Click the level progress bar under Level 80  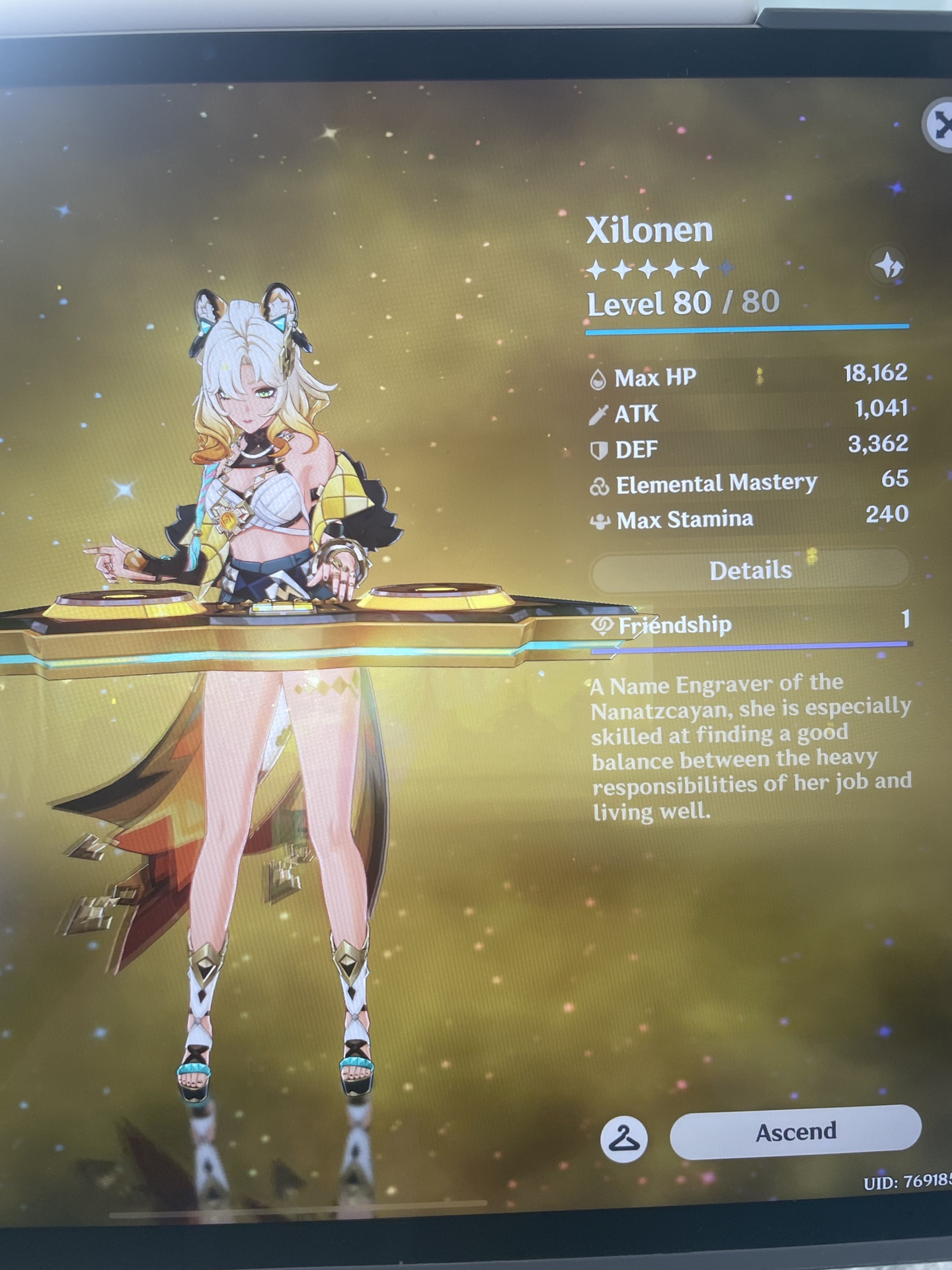click(x=750, y=326)
